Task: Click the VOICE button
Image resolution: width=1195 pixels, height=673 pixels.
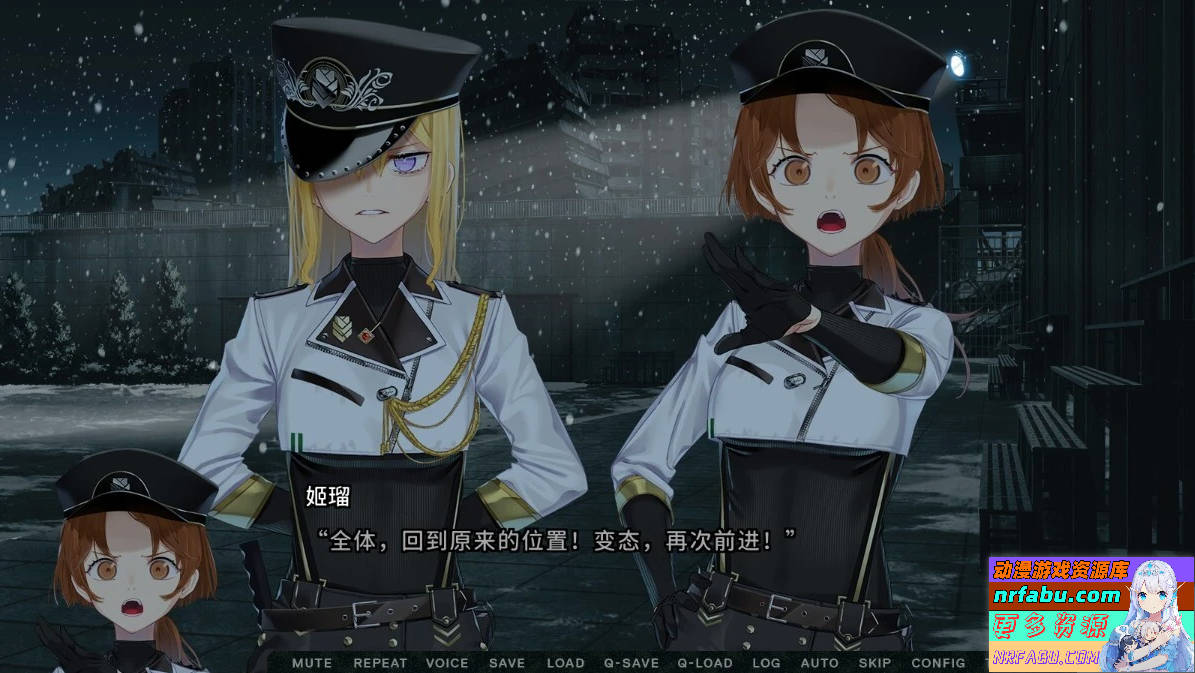Action: pyautogui.click(x=446, y=663)
